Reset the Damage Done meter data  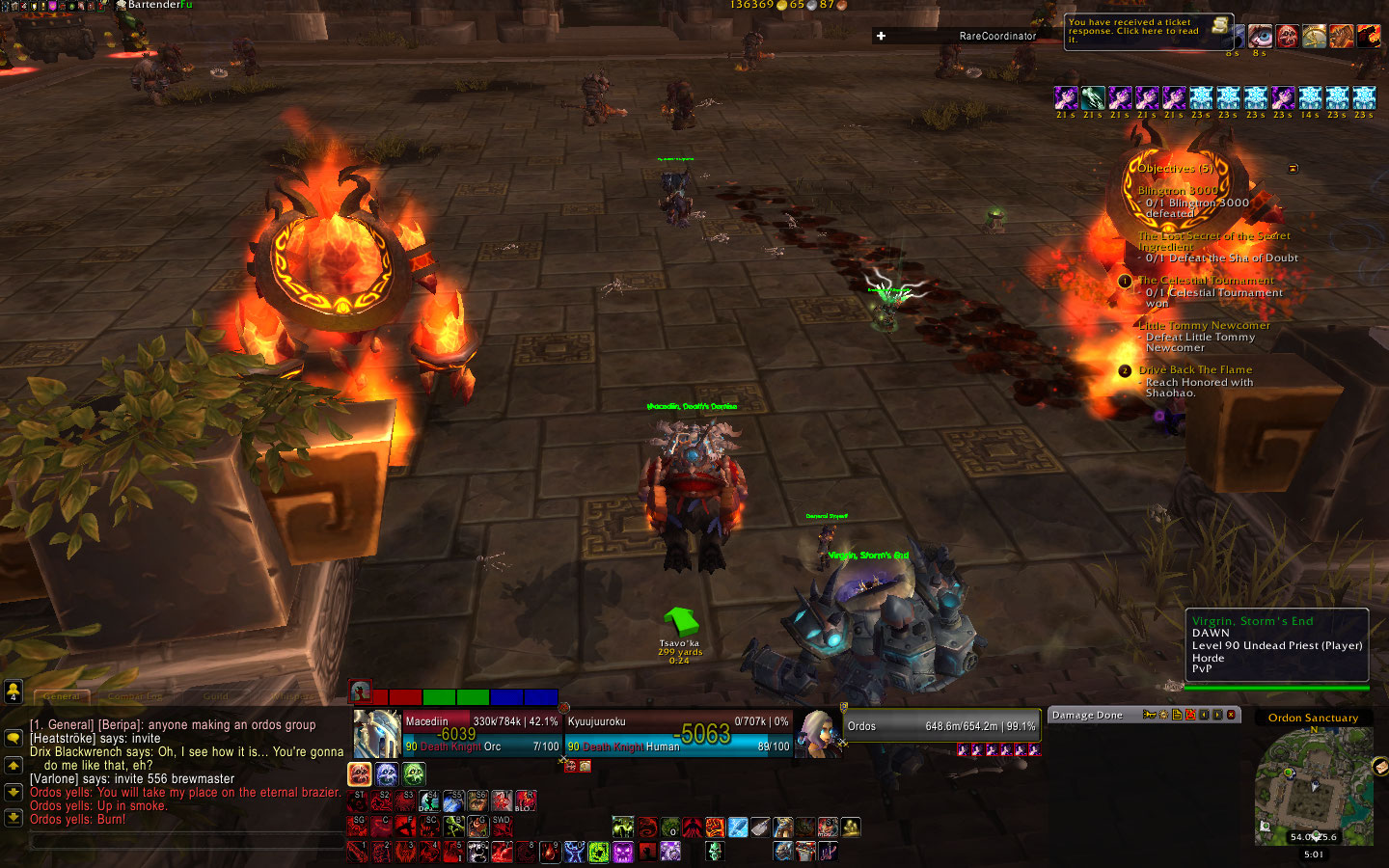[x=1190, y=715]
